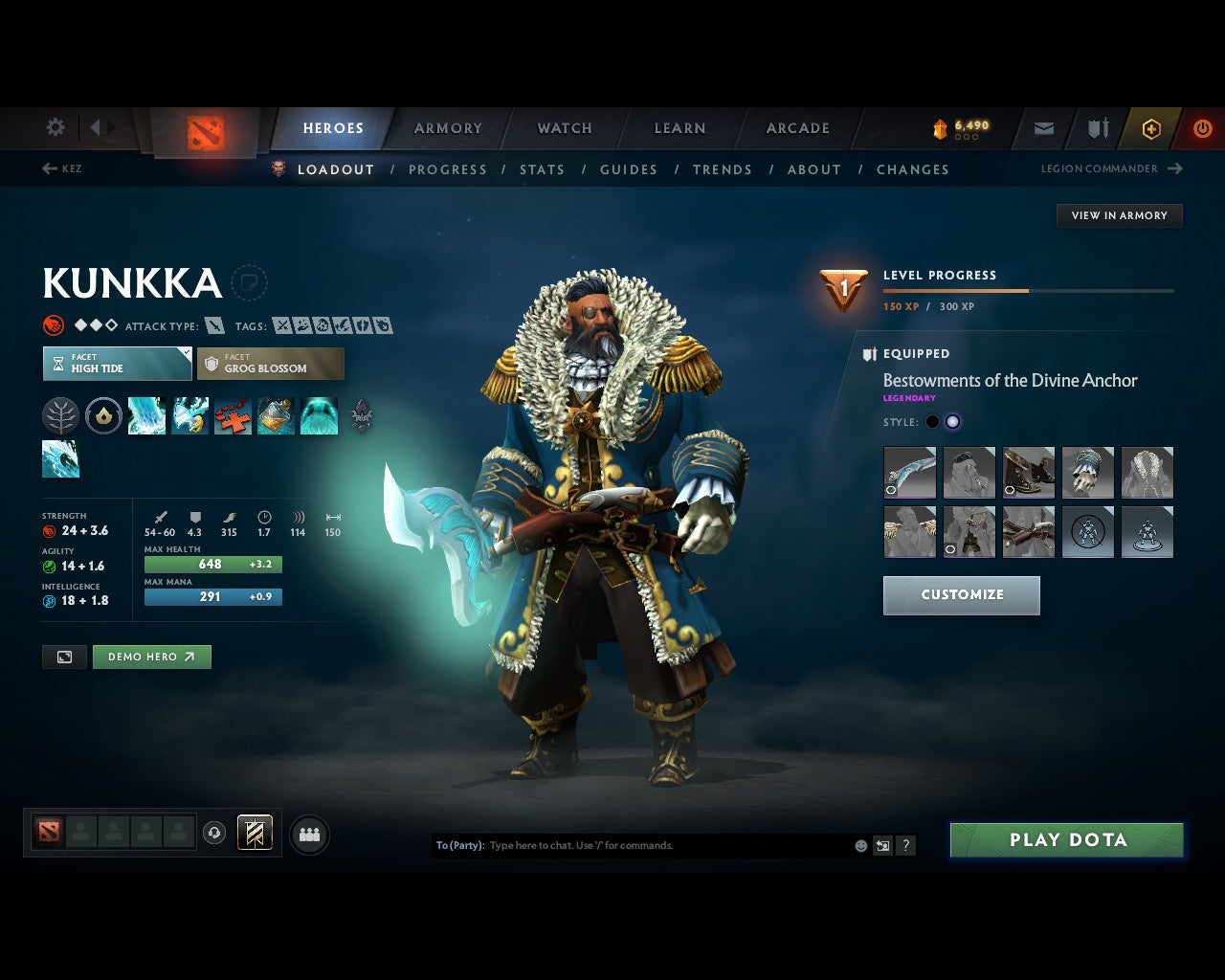This screenshot has width=1225, height=980.
Task: Open the battle pass shield icon near party slots
Action: [253, 834]
